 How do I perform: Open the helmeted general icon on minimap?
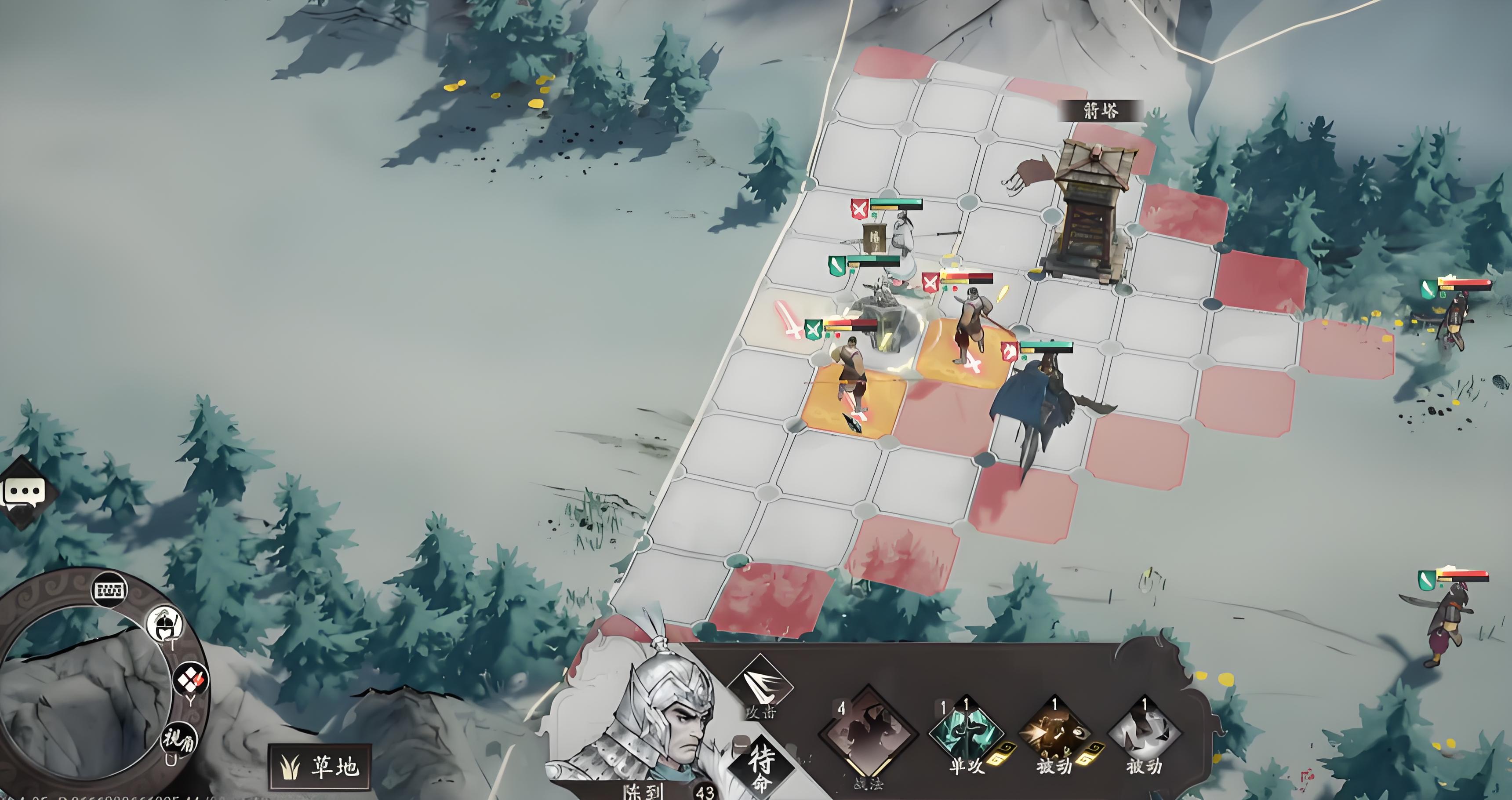click(164, 623)
